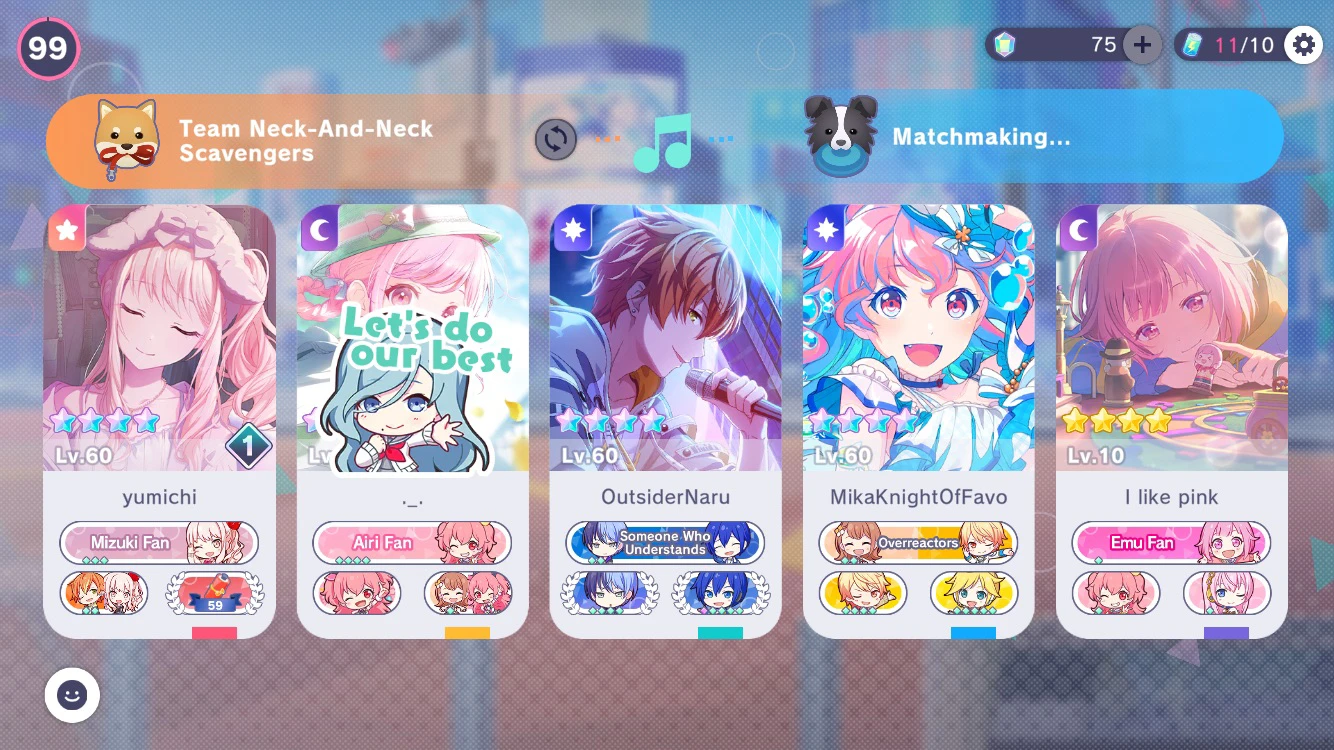Click the player level badge showing 99
Viewport: 1334px width, 750px height.
(47, 47)
